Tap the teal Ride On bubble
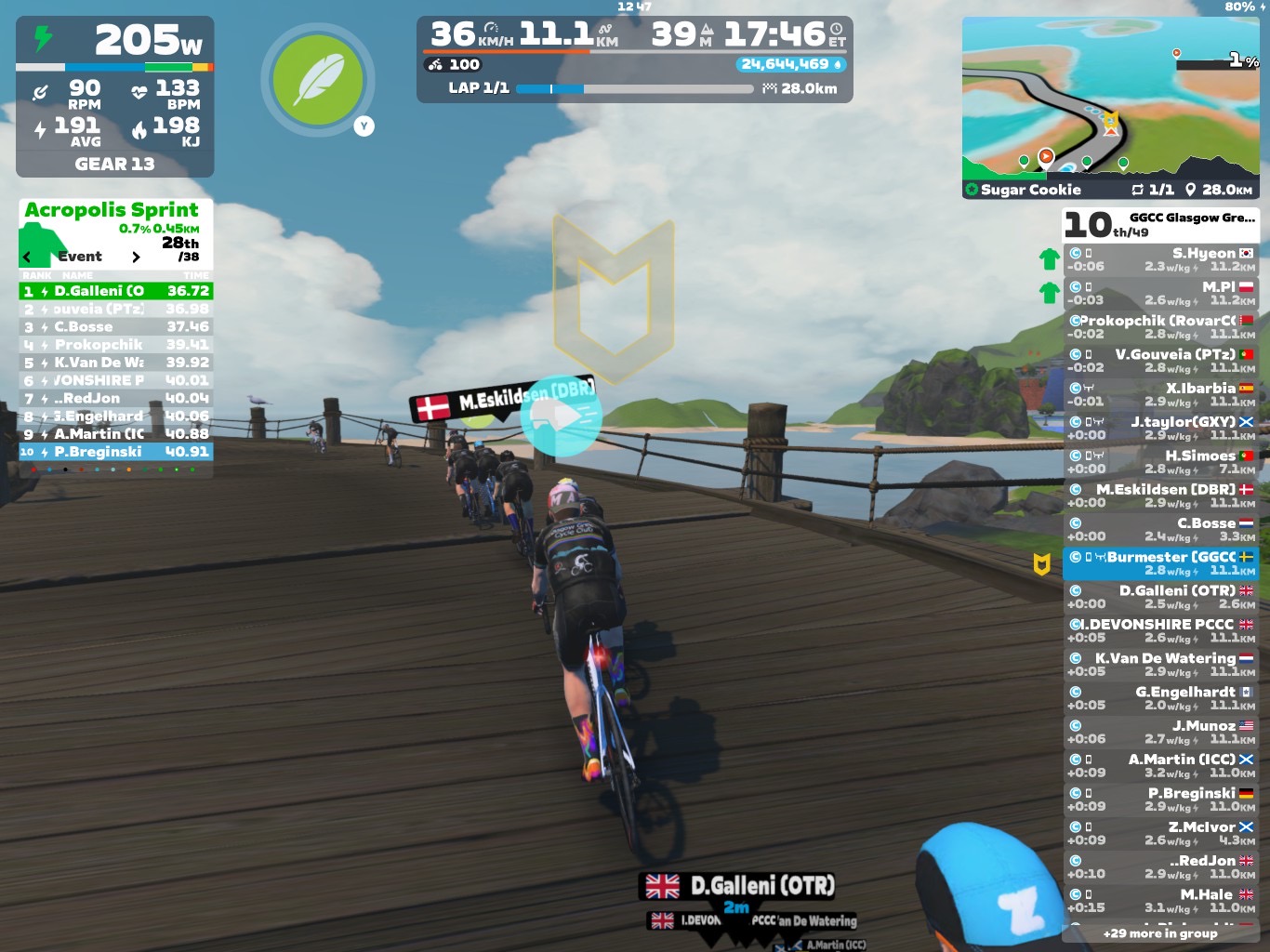The width and height of the screenshot is (1270, 952). tap(561, 416)
